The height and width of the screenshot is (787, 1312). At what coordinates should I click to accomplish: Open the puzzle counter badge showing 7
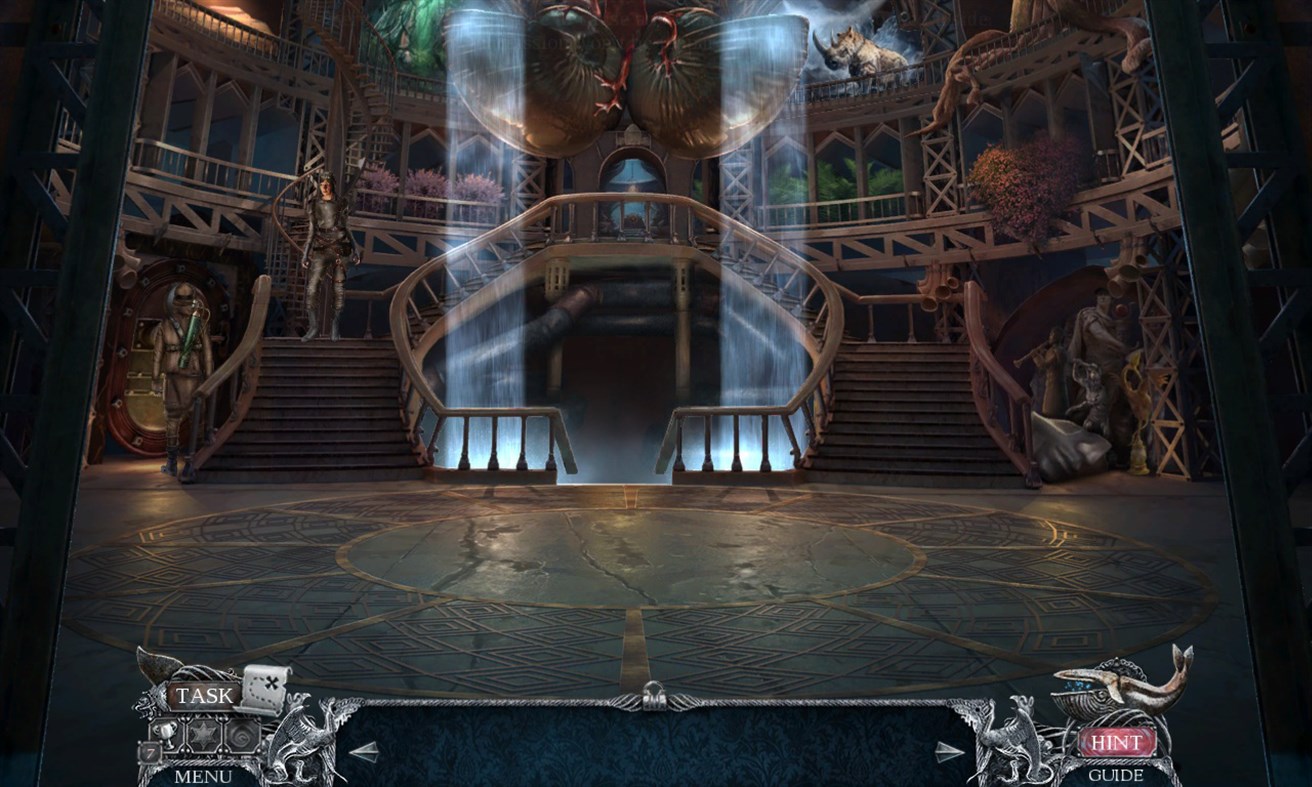click(149, 751)
